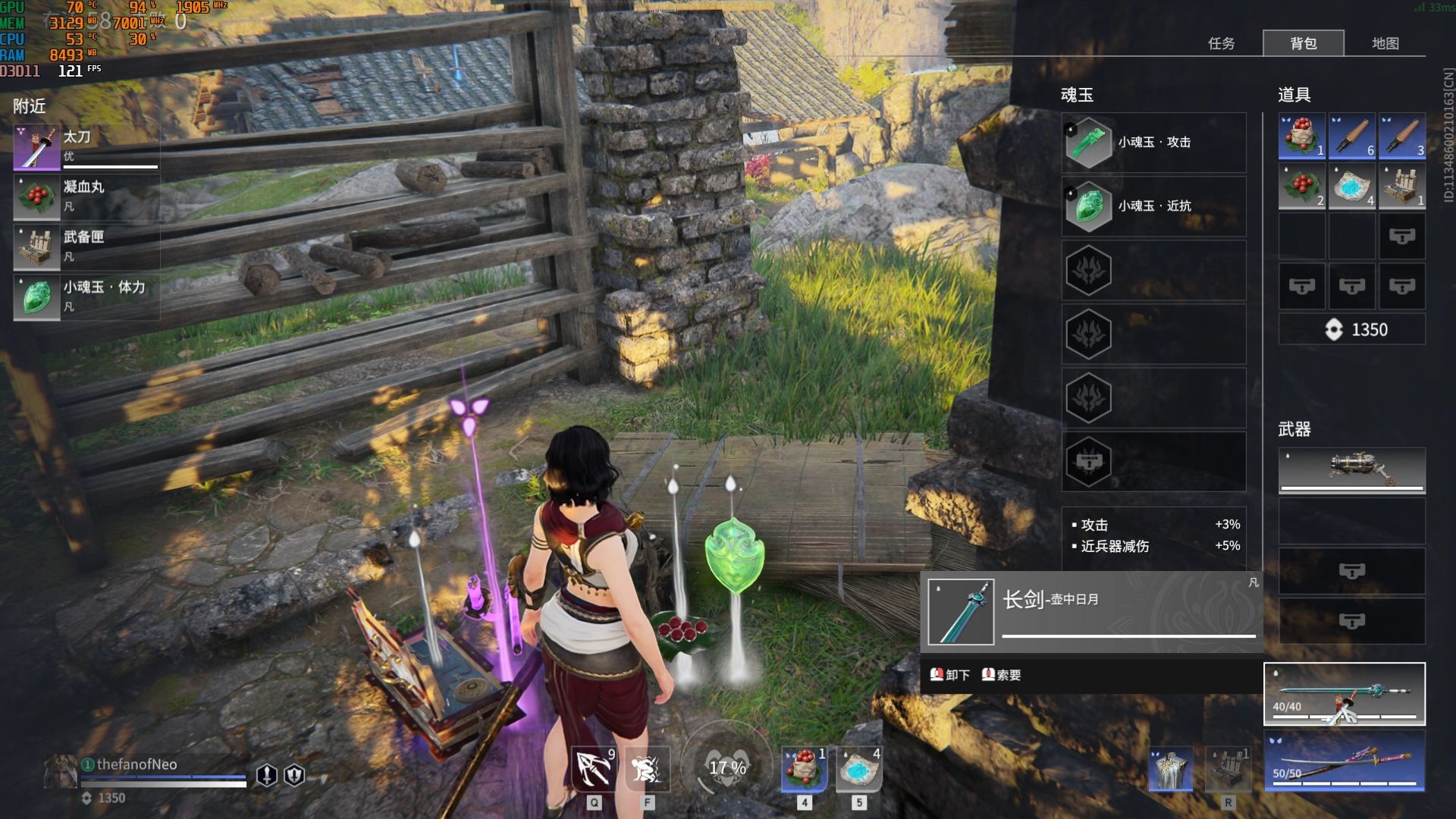Select the cannon weapon in the weapon list
This screenshot has width=1456, height=819.
tap(1351, 470)
